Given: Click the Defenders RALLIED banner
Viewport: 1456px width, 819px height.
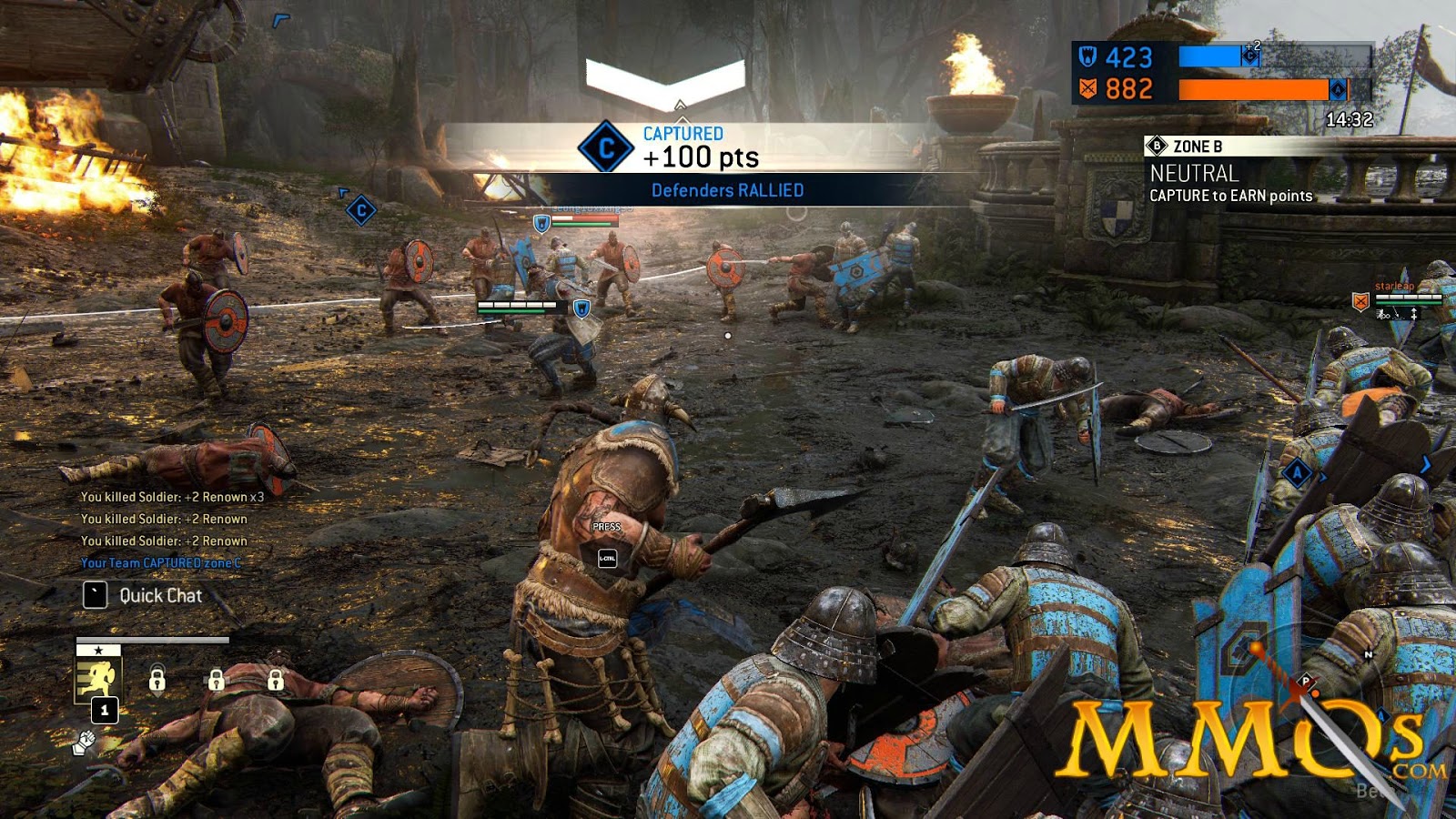Looking at the screenshot, I should (728, 190).
